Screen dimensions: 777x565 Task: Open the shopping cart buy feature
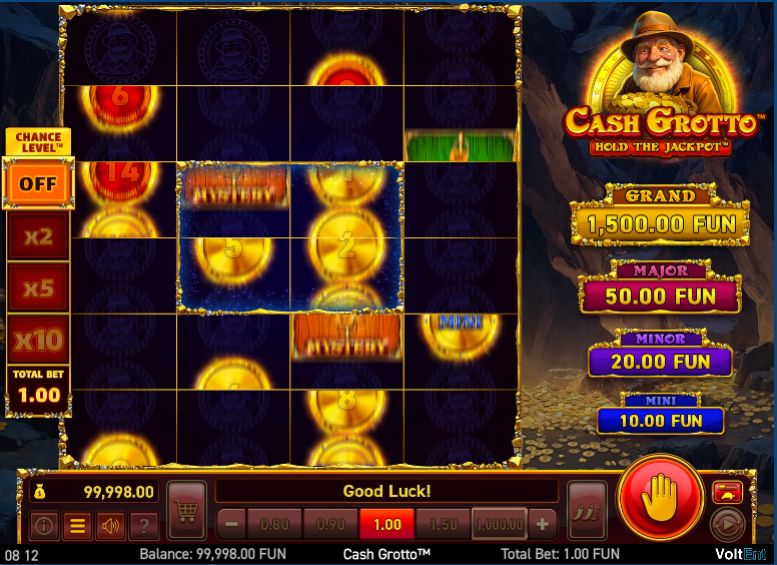pos(186,510)
